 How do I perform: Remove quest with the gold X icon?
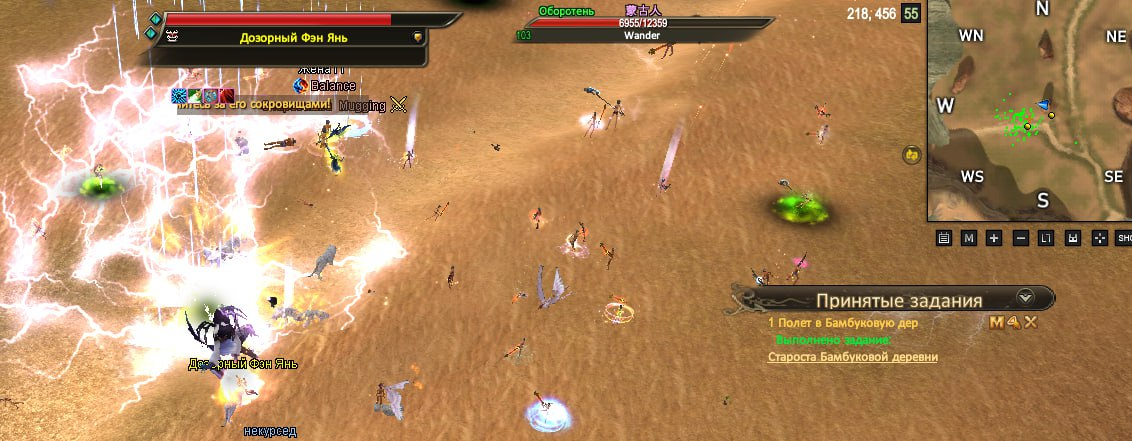click(x=1030, y=322)
